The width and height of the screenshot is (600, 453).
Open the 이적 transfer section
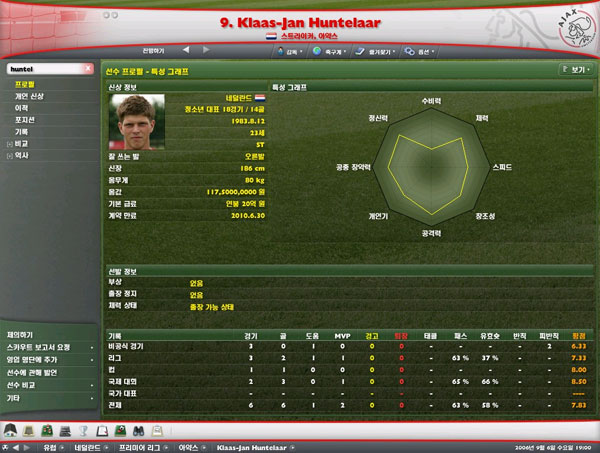(x=21, y=107)
